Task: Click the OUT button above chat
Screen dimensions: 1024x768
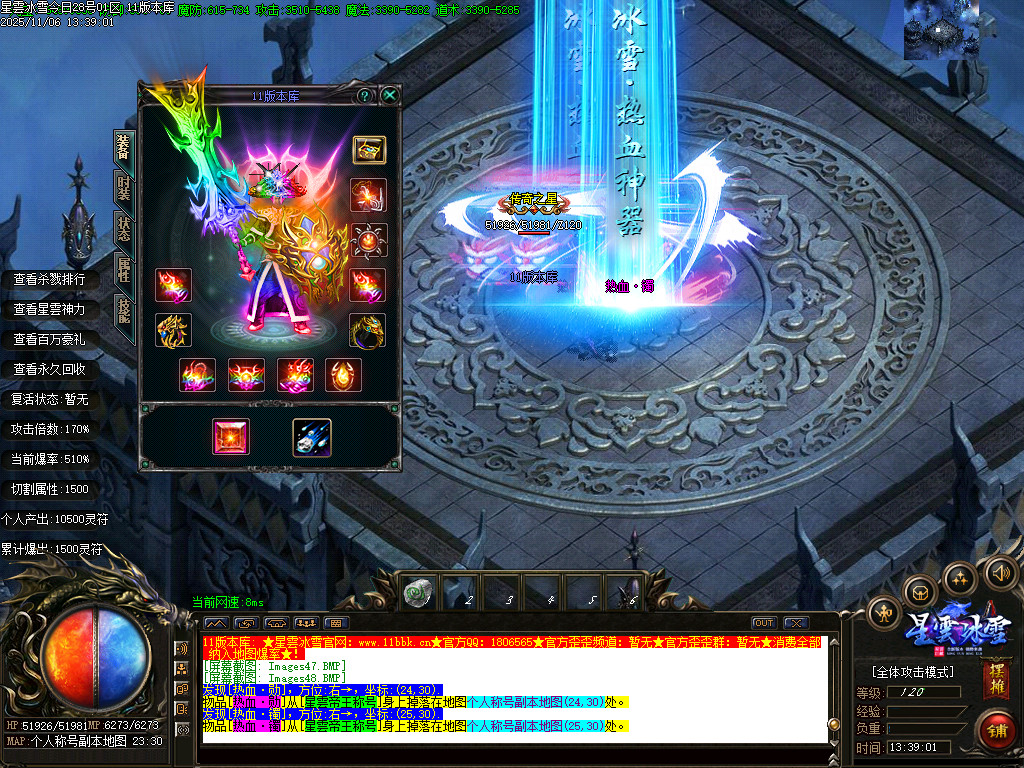Action: (x=764, y=623)
